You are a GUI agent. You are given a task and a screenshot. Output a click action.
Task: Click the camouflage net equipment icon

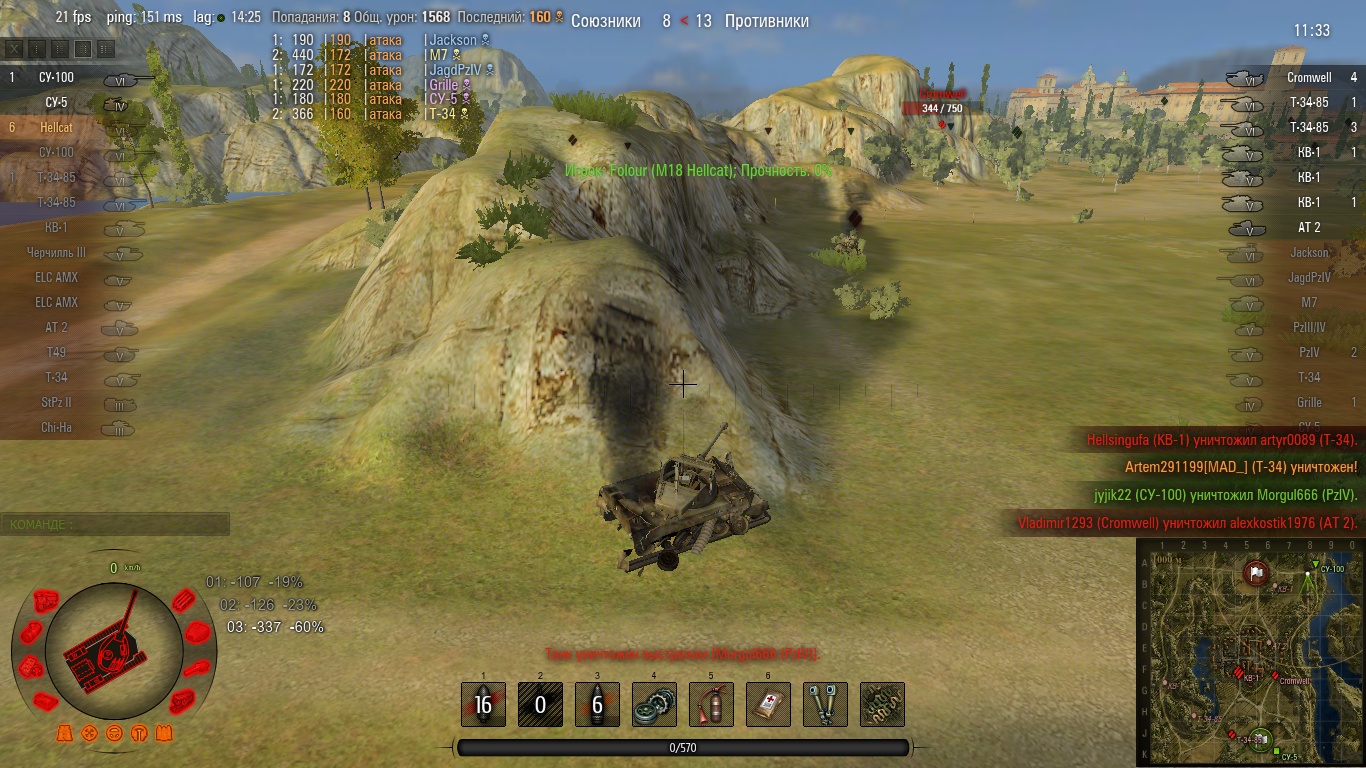882,704
